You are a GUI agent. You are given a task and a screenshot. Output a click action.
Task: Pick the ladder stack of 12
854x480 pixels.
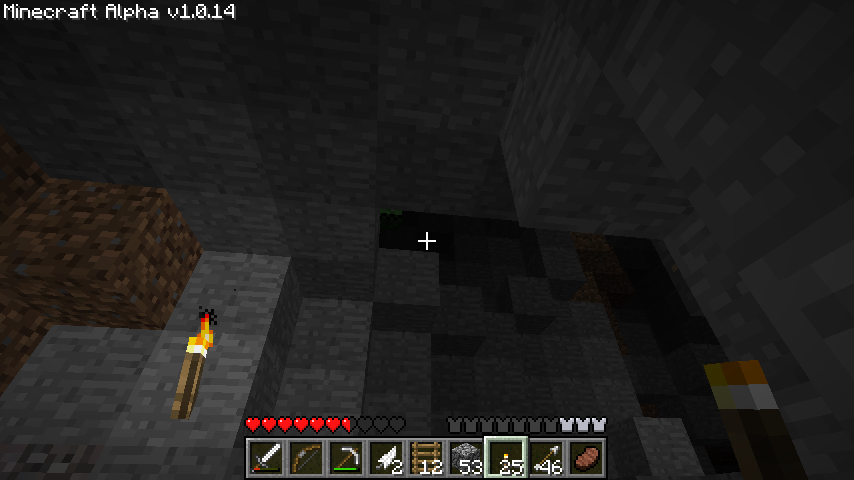tap(425, 459)
